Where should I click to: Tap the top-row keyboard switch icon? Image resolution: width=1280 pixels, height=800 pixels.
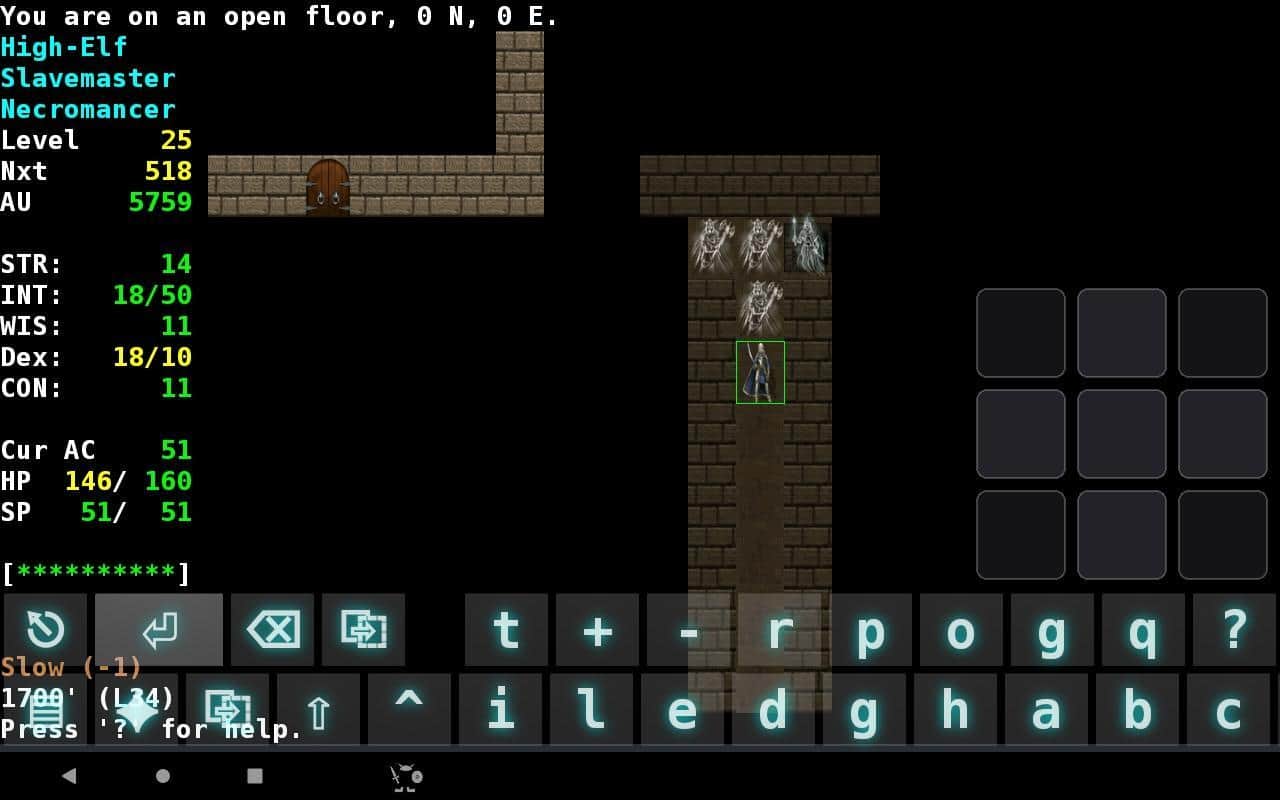pyautogui.click(x=364, y=630)
